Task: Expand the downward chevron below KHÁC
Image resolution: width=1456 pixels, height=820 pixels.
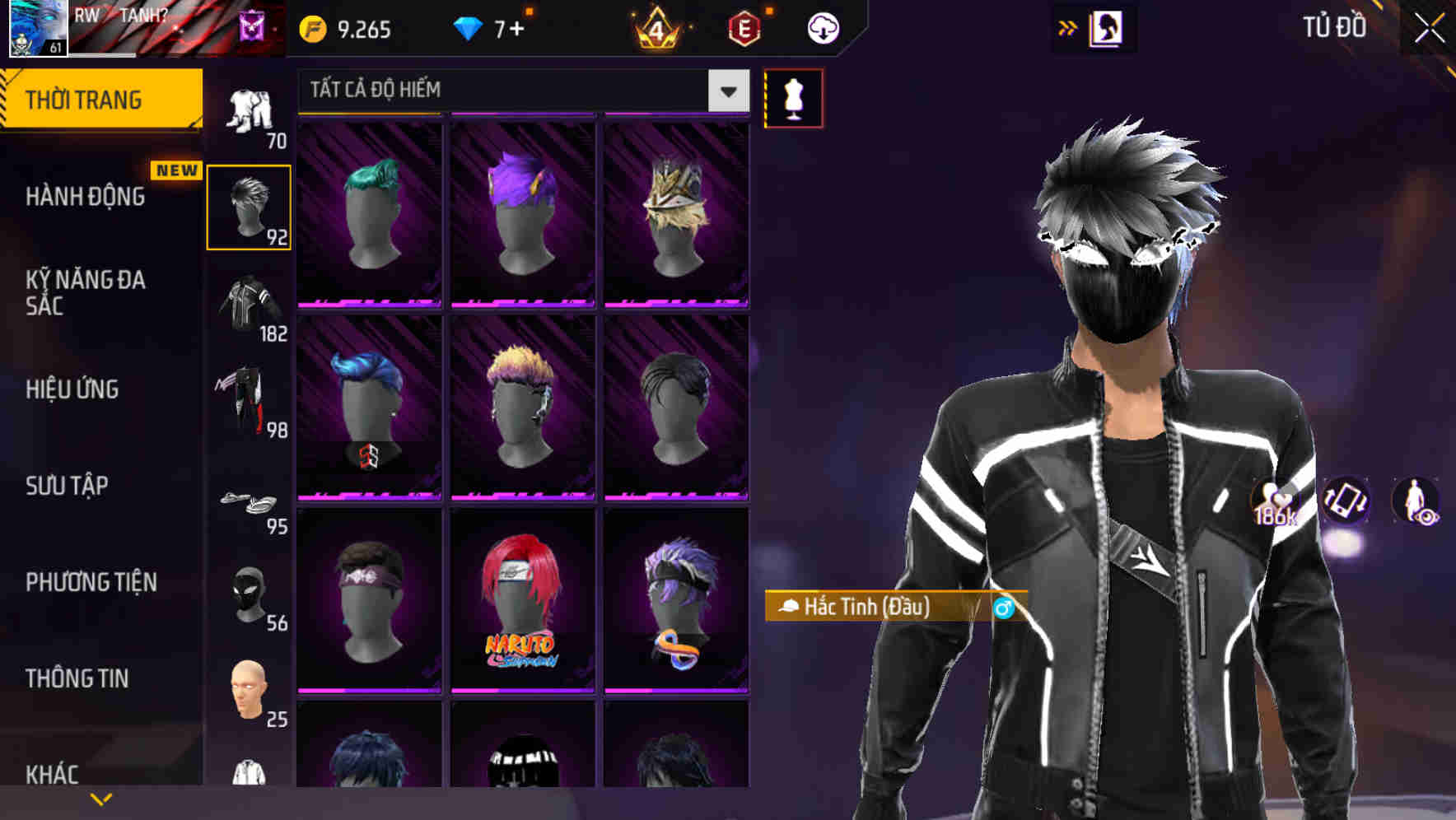Action: (x=100, y=797)
